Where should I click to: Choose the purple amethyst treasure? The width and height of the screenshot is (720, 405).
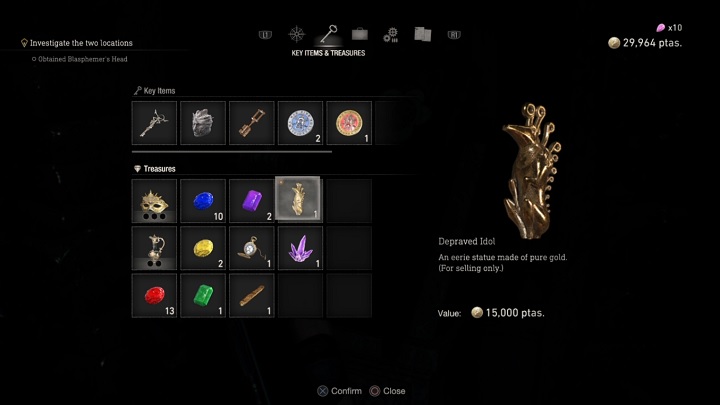(250, 200)
